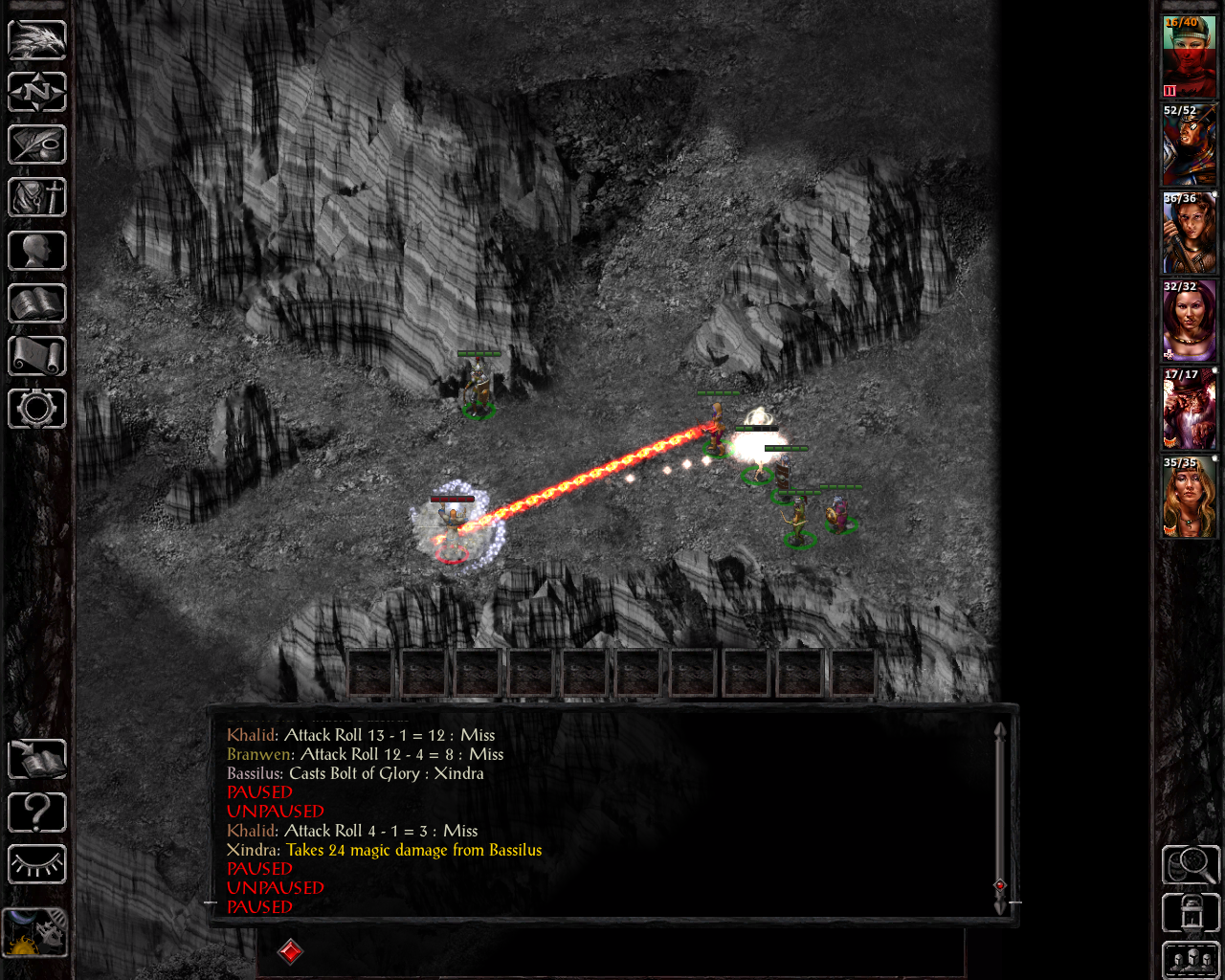Quick save with the book and arrow icon

37,760
